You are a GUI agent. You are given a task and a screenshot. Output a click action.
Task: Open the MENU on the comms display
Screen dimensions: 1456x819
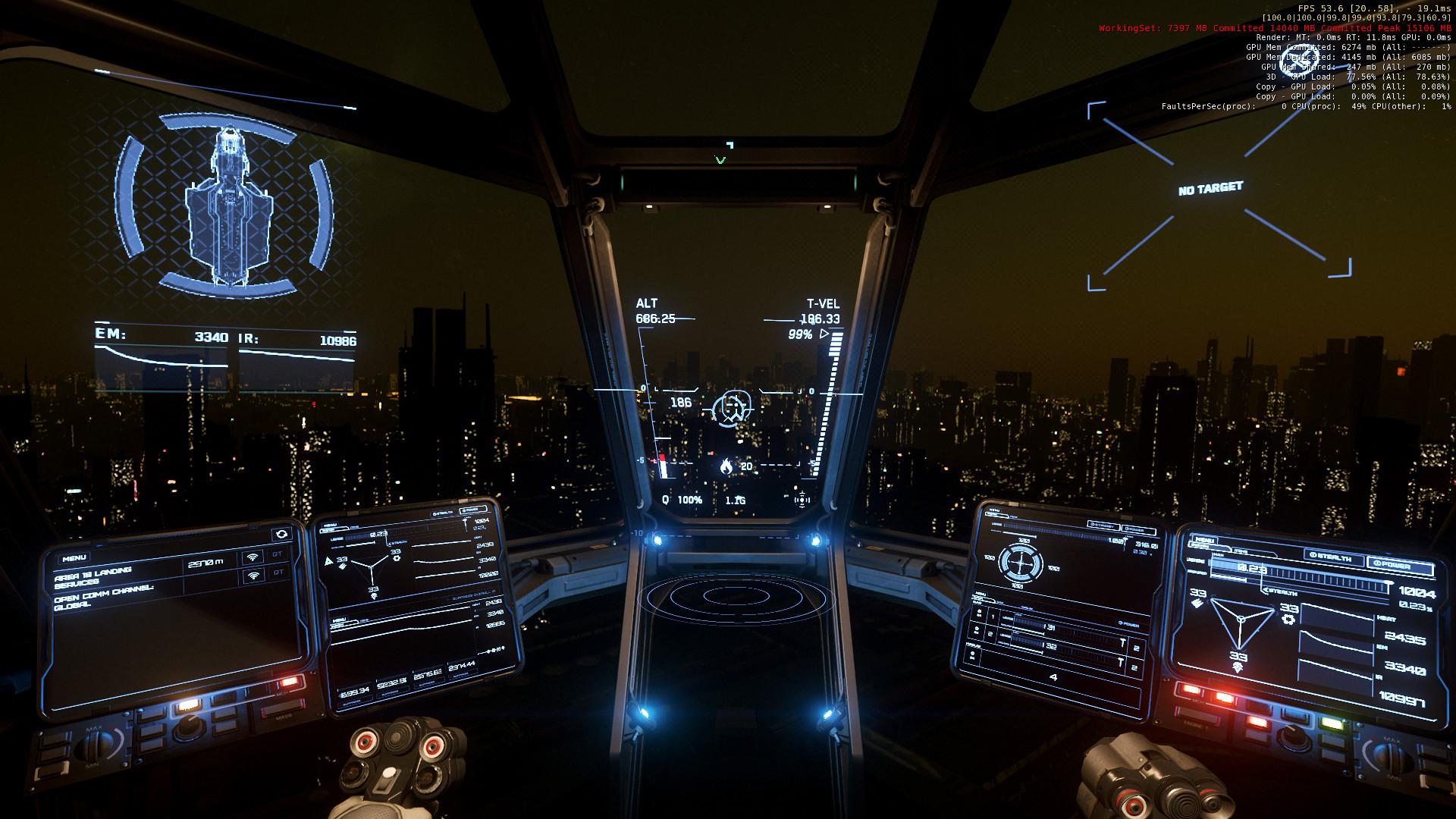coord(75,557)
